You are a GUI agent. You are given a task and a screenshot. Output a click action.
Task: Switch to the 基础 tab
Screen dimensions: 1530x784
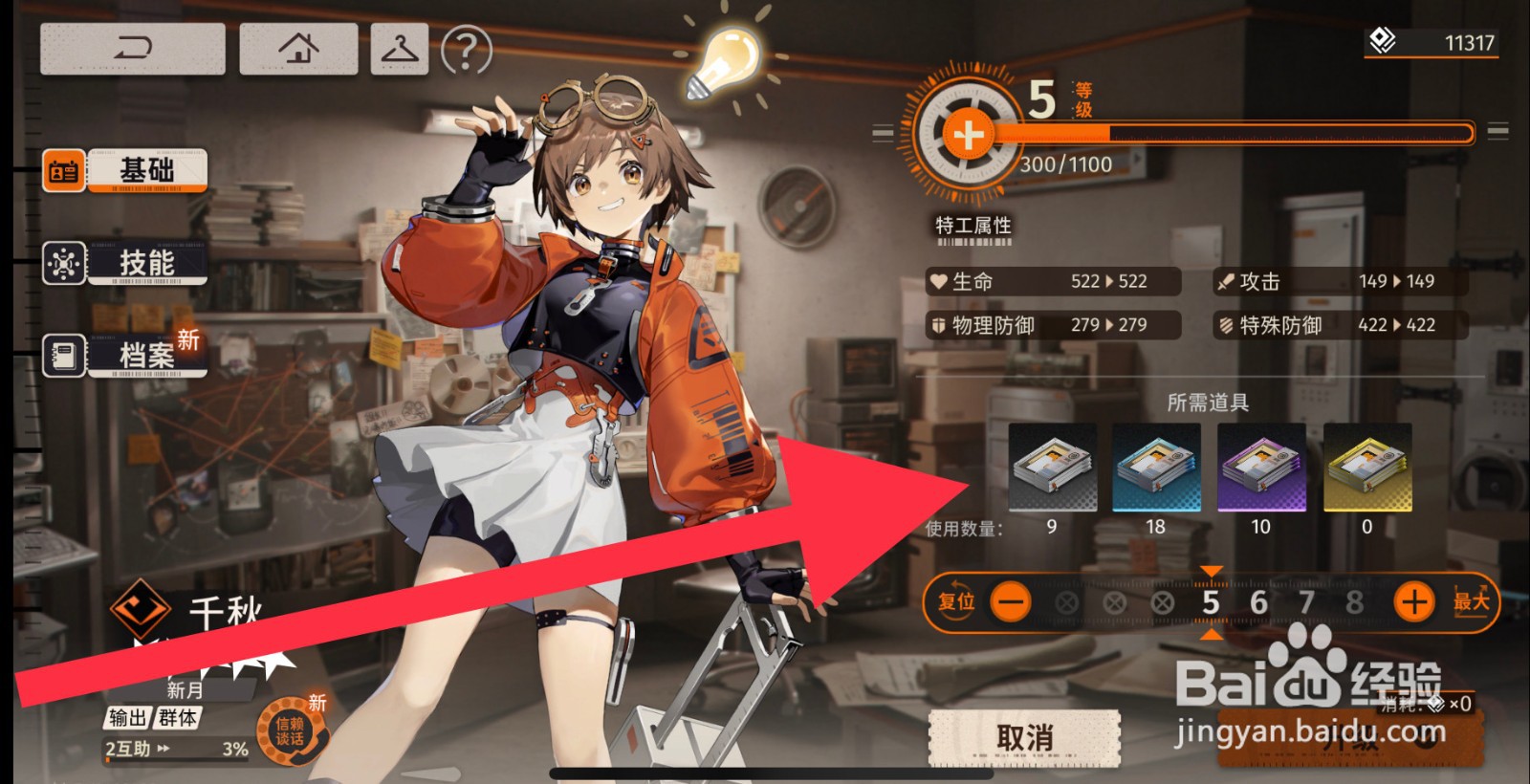(x=124, y=171)
